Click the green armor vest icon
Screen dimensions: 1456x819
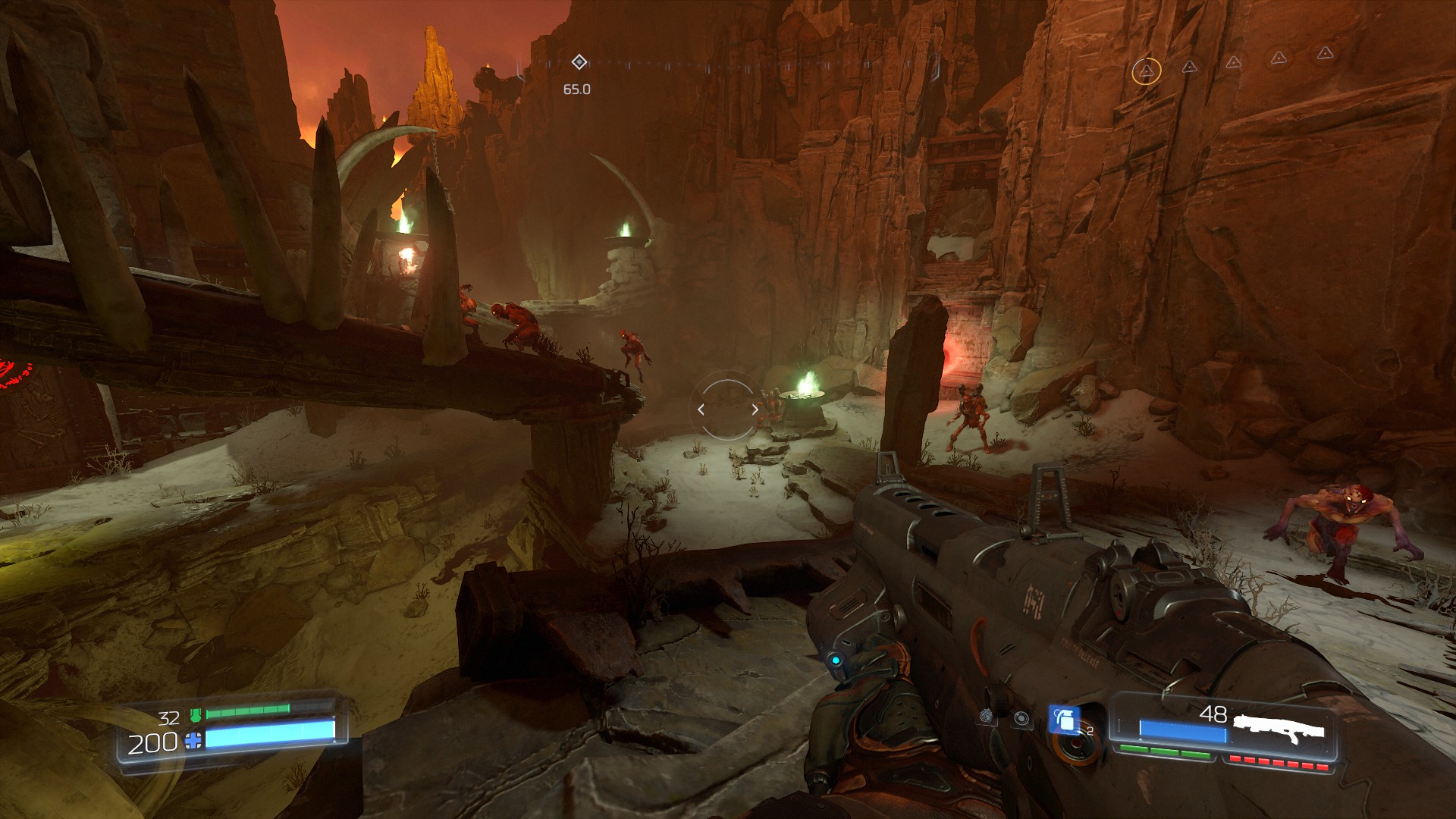(x=196, y=714)
